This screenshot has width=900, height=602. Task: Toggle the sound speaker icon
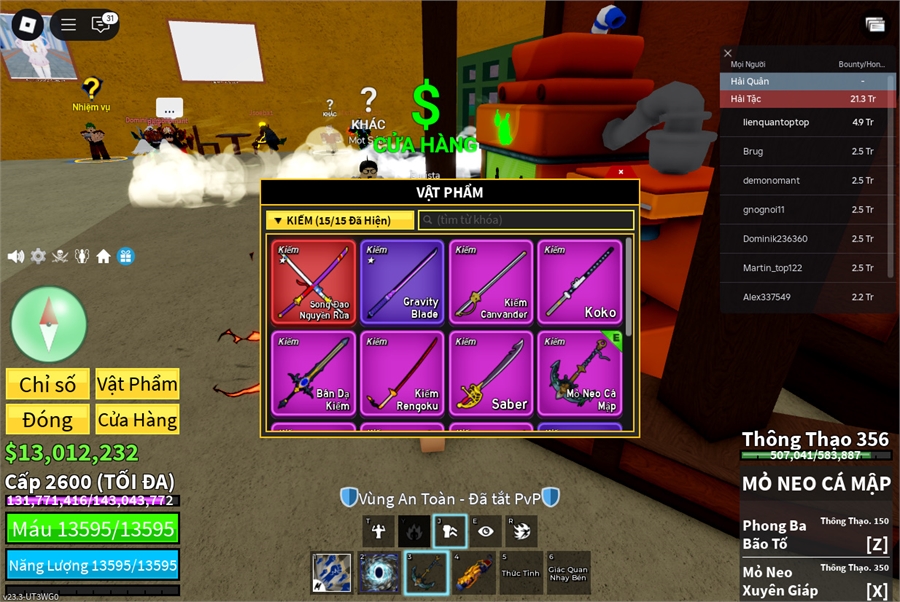point(16,256)
